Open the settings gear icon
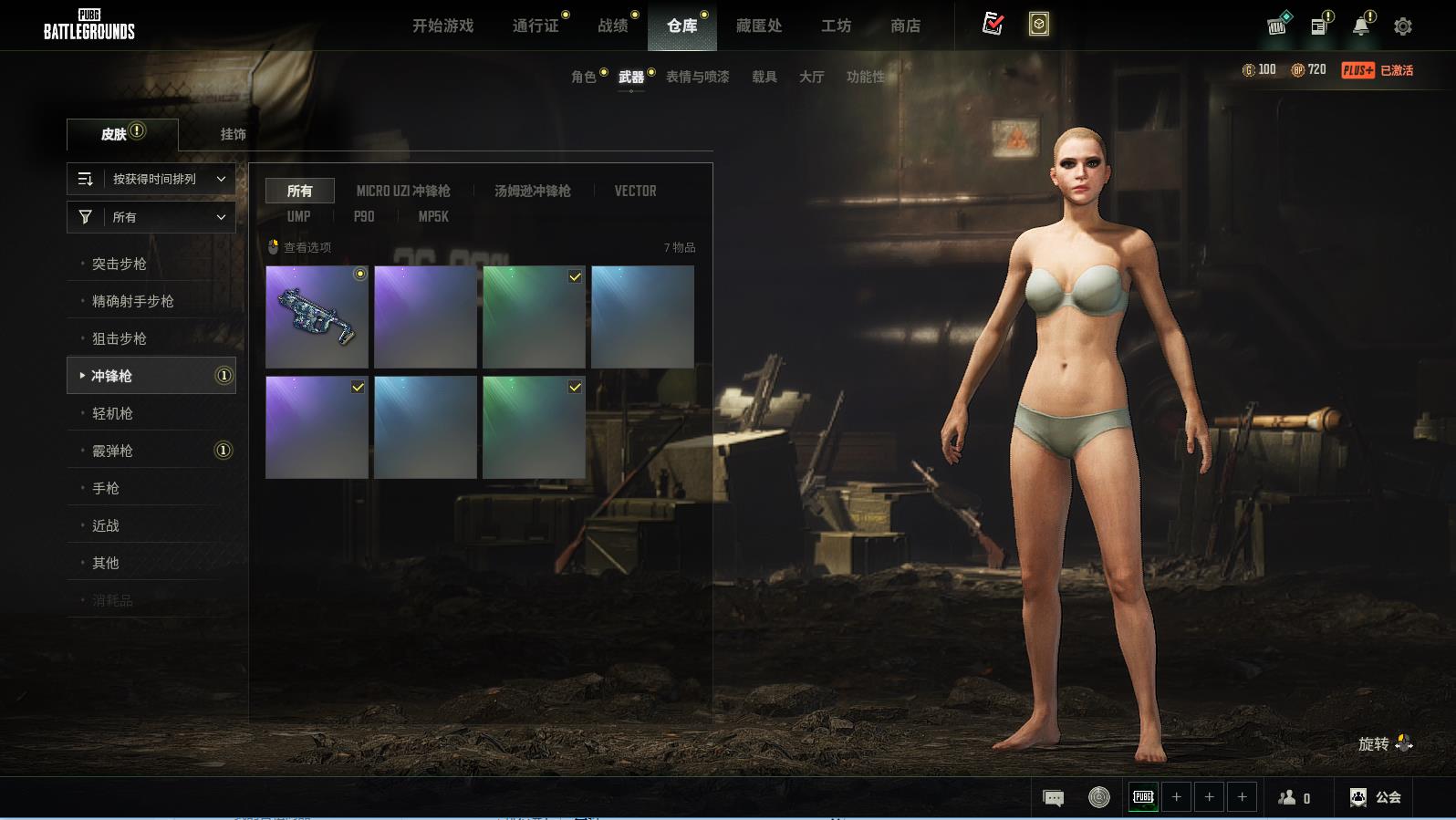The image size is (1456, 820). click(x=1403, y=26)
